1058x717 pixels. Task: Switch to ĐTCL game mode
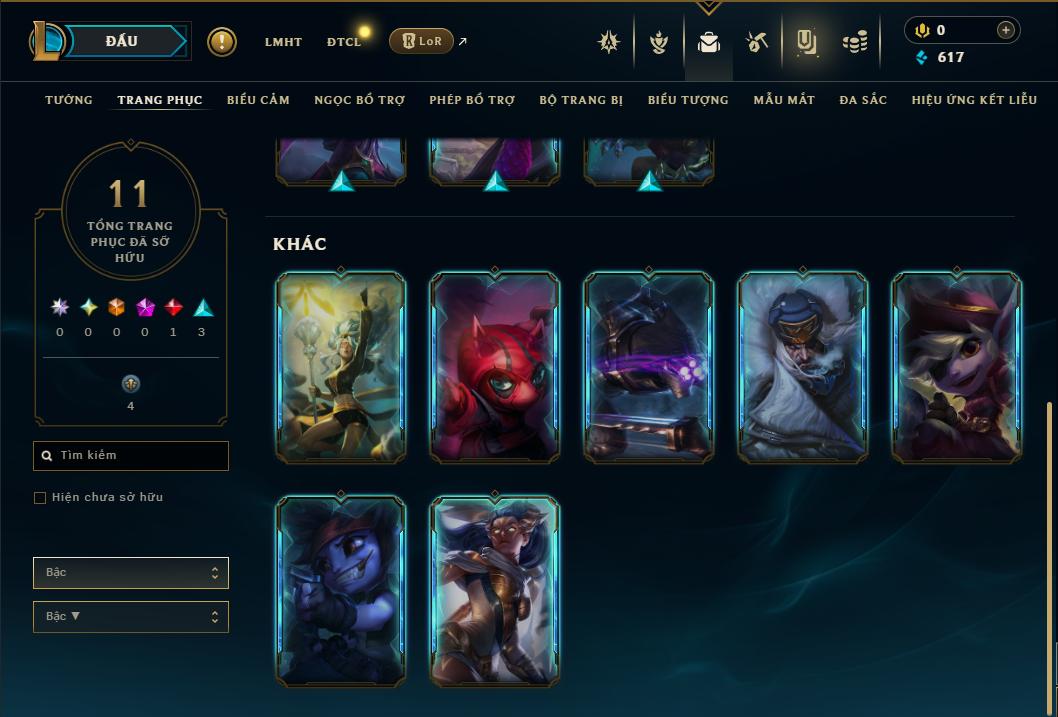coord(344,42)
